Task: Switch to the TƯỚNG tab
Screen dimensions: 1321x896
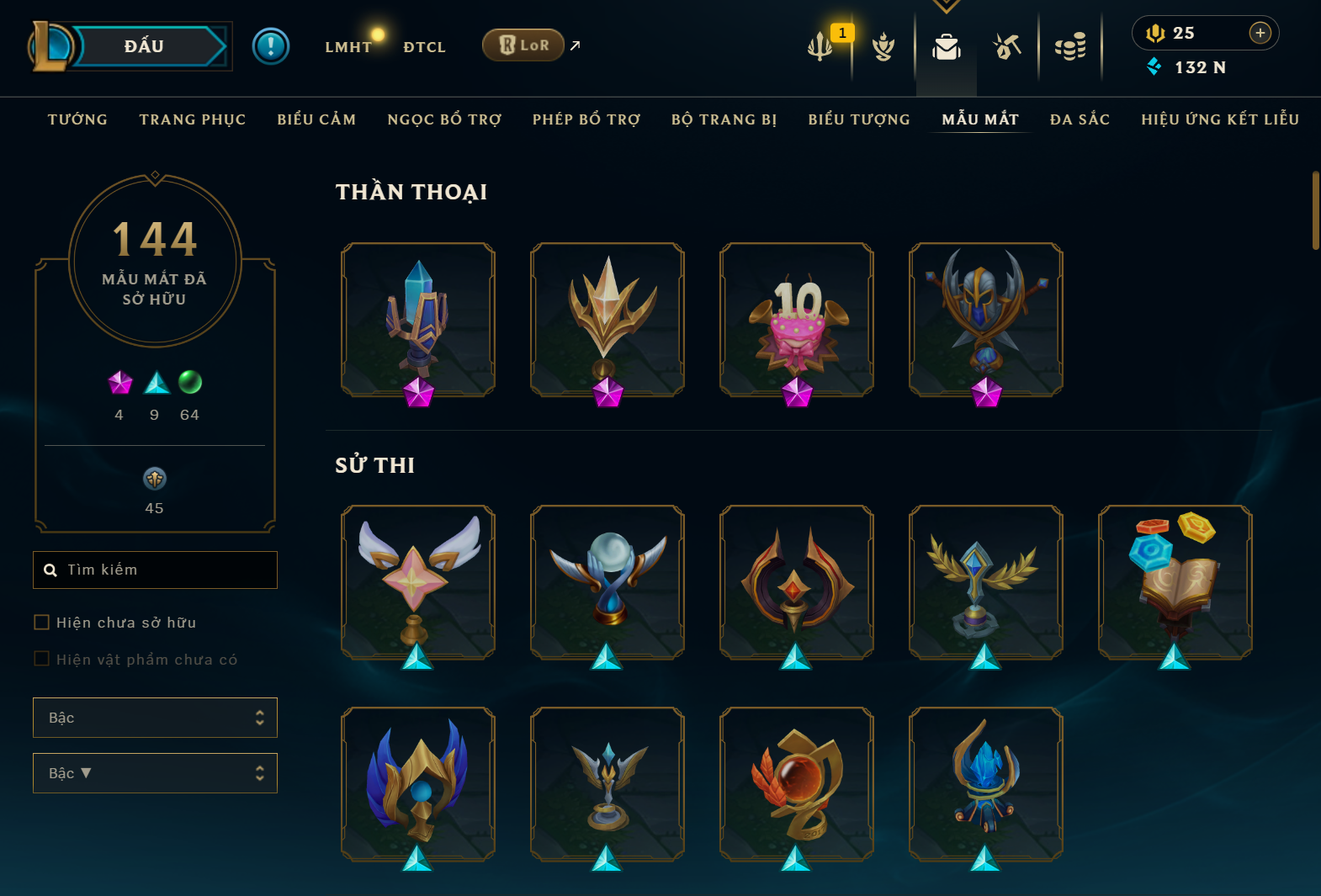Action: click(77, 119)
